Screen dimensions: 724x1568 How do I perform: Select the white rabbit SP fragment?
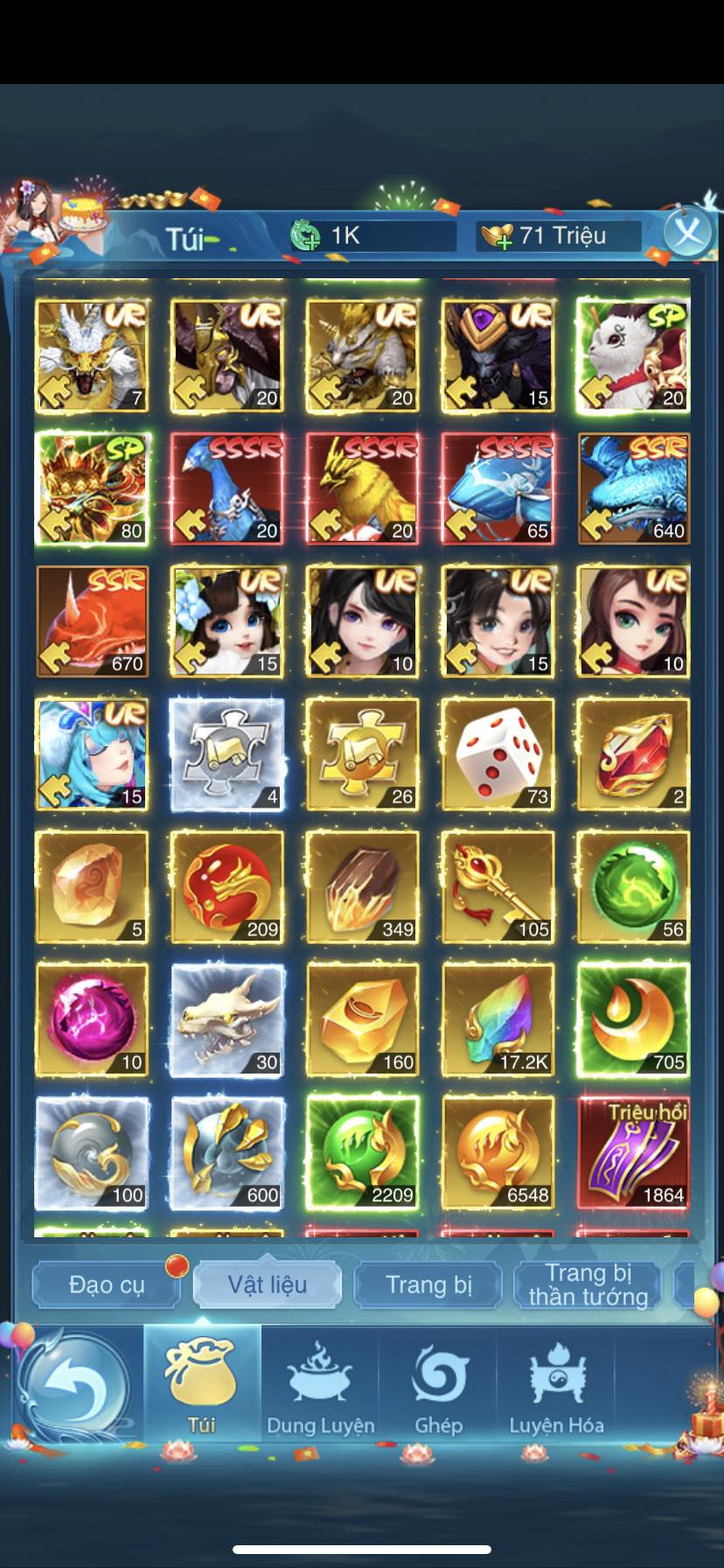[633, 355]
